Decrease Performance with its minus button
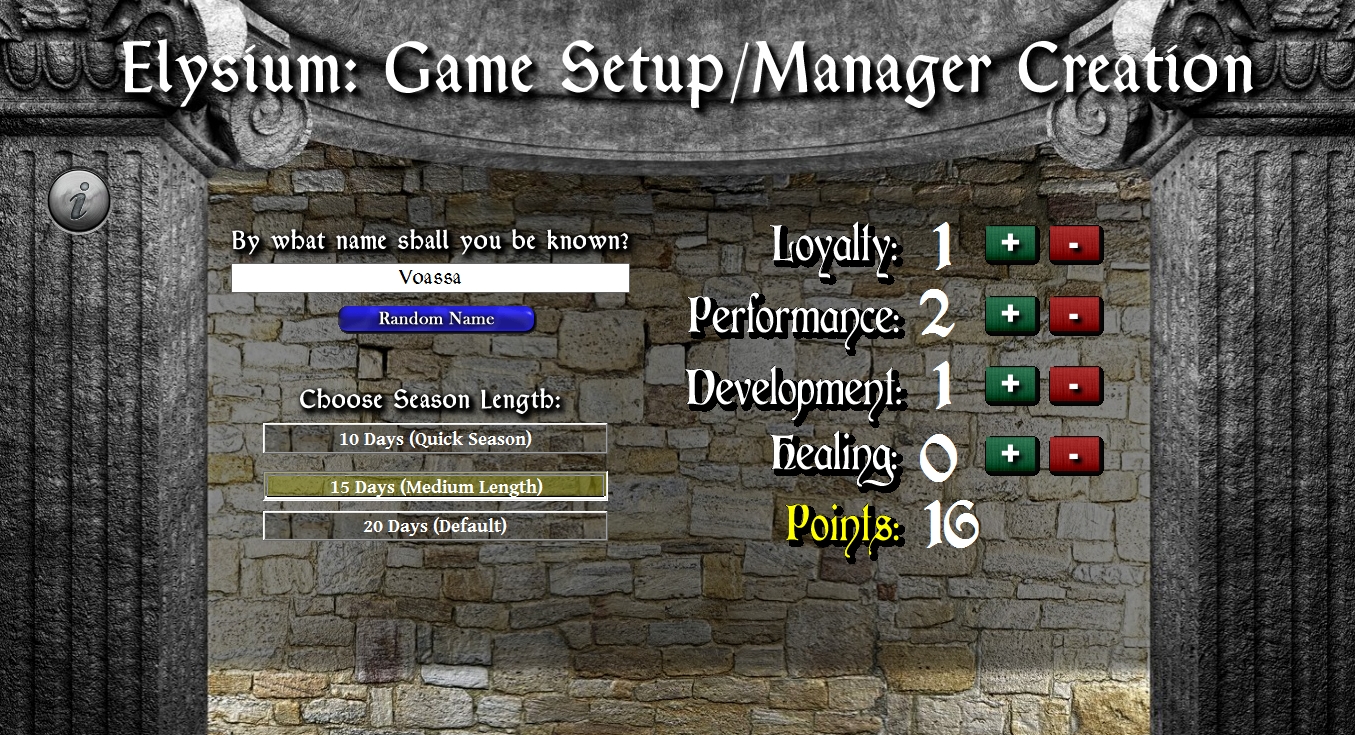The image size is (1355, 735). (1077, 314)
